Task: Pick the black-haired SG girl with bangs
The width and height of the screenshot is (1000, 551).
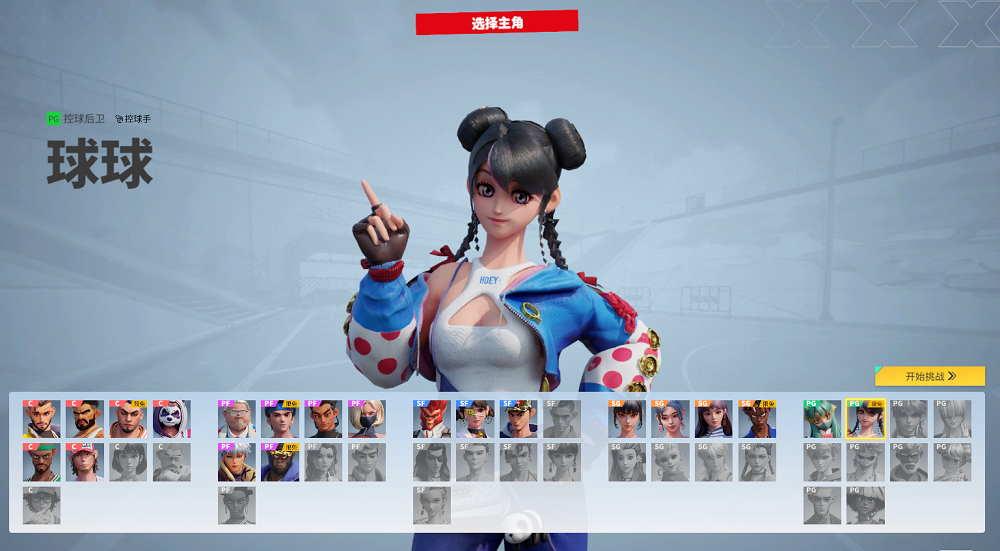Action: (x=627, y=419)
